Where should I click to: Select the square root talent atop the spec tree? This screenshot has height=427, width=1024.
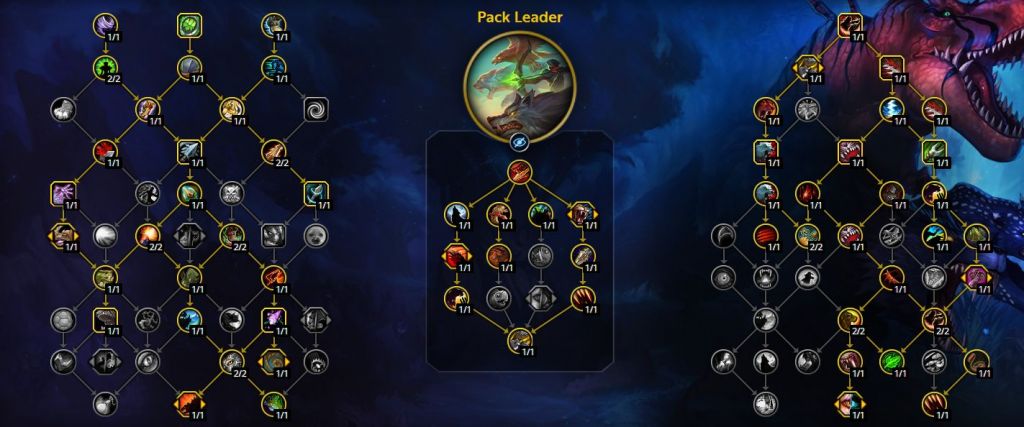click(x=850, y=25)
